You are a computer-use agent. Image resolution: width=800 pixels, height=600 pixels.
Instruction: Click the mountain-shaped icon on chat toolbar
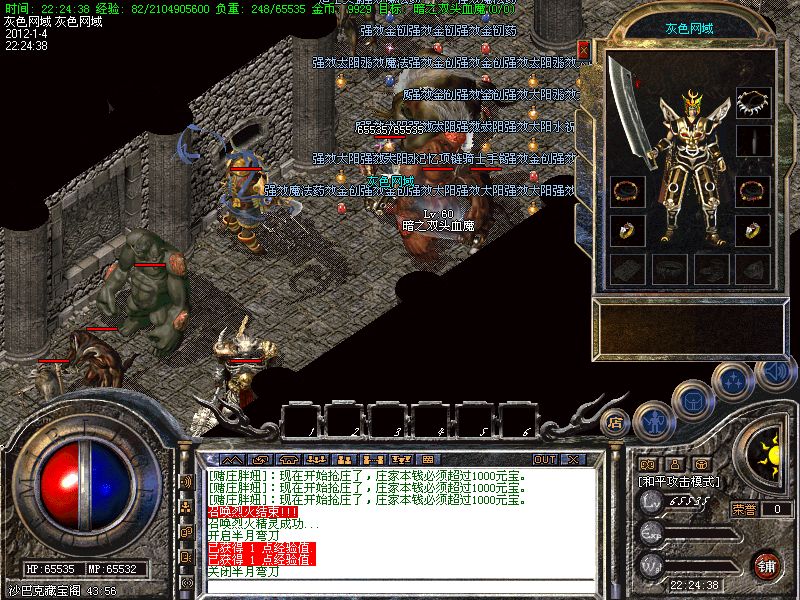coord(232,459)
